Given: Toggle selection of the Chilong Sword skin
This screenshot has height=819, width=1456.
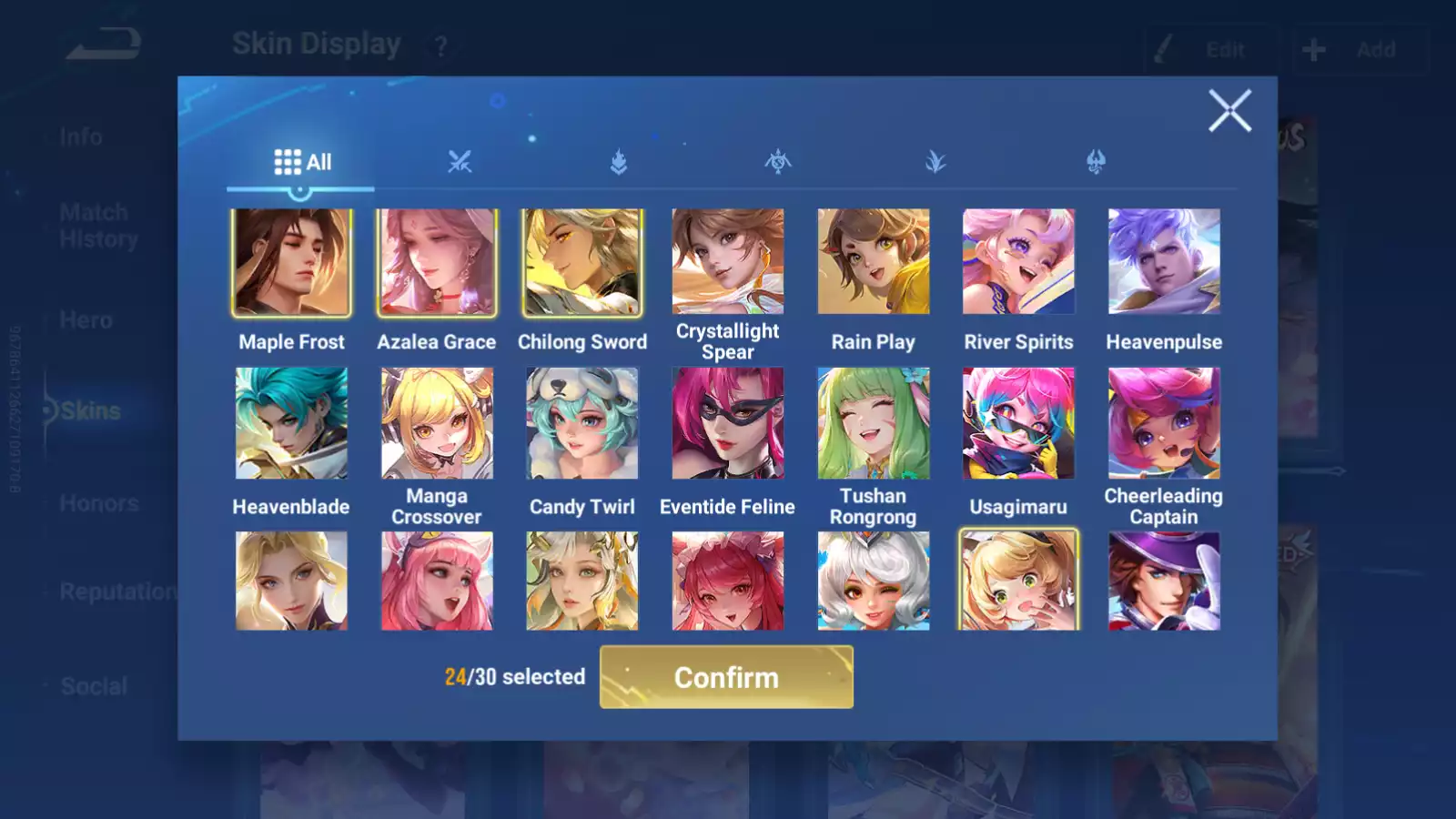Looking at the screenshot, I should [x=581, y=262].
